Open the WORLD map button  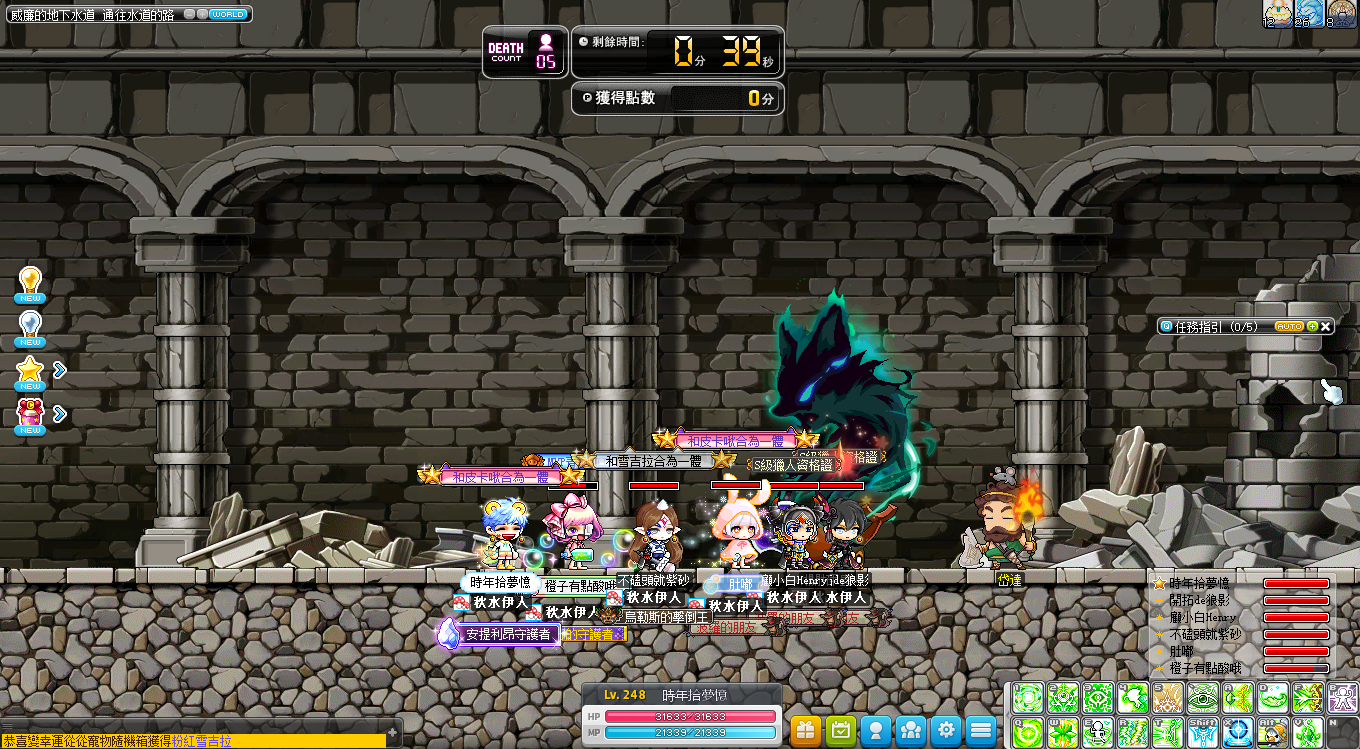click(x=227, y=15)
